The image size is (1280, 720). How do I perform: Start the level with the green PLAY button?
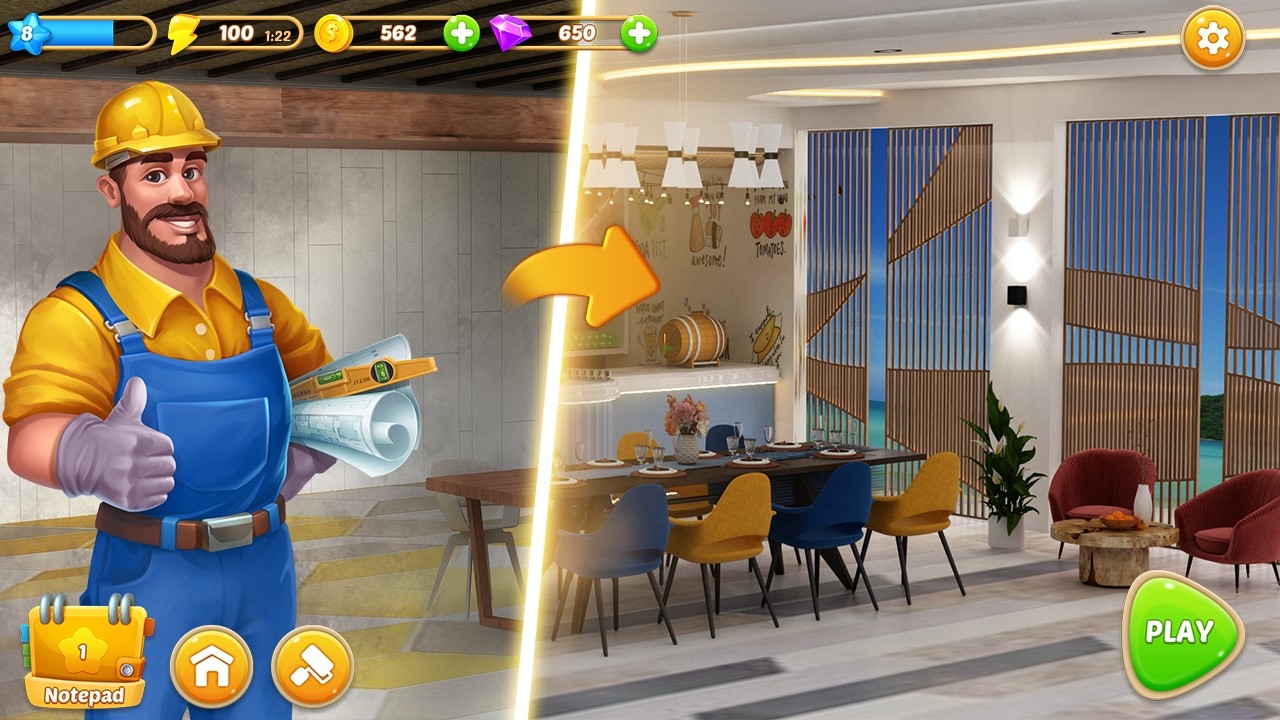(x=1181, y=634)
